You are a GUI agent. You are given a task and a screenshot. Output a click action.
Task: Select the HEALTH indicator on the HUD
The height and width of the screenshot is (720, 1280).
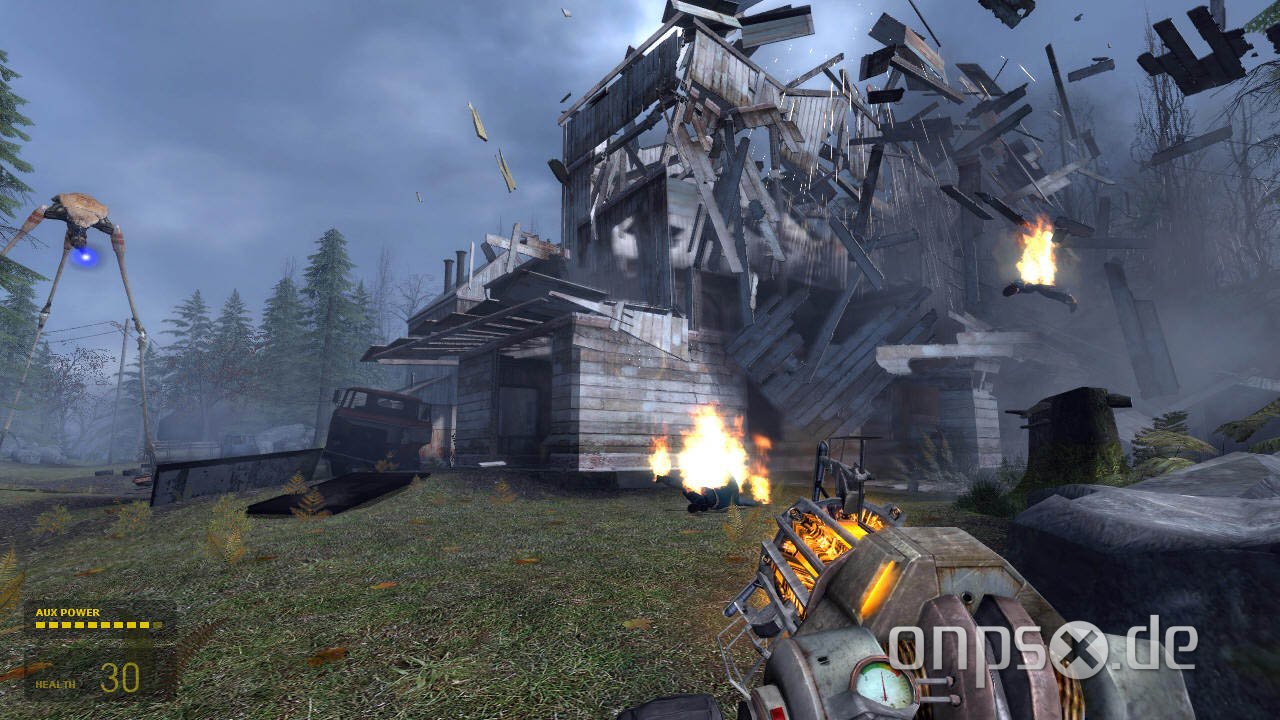pyautogui.click(x=55, y=684)
